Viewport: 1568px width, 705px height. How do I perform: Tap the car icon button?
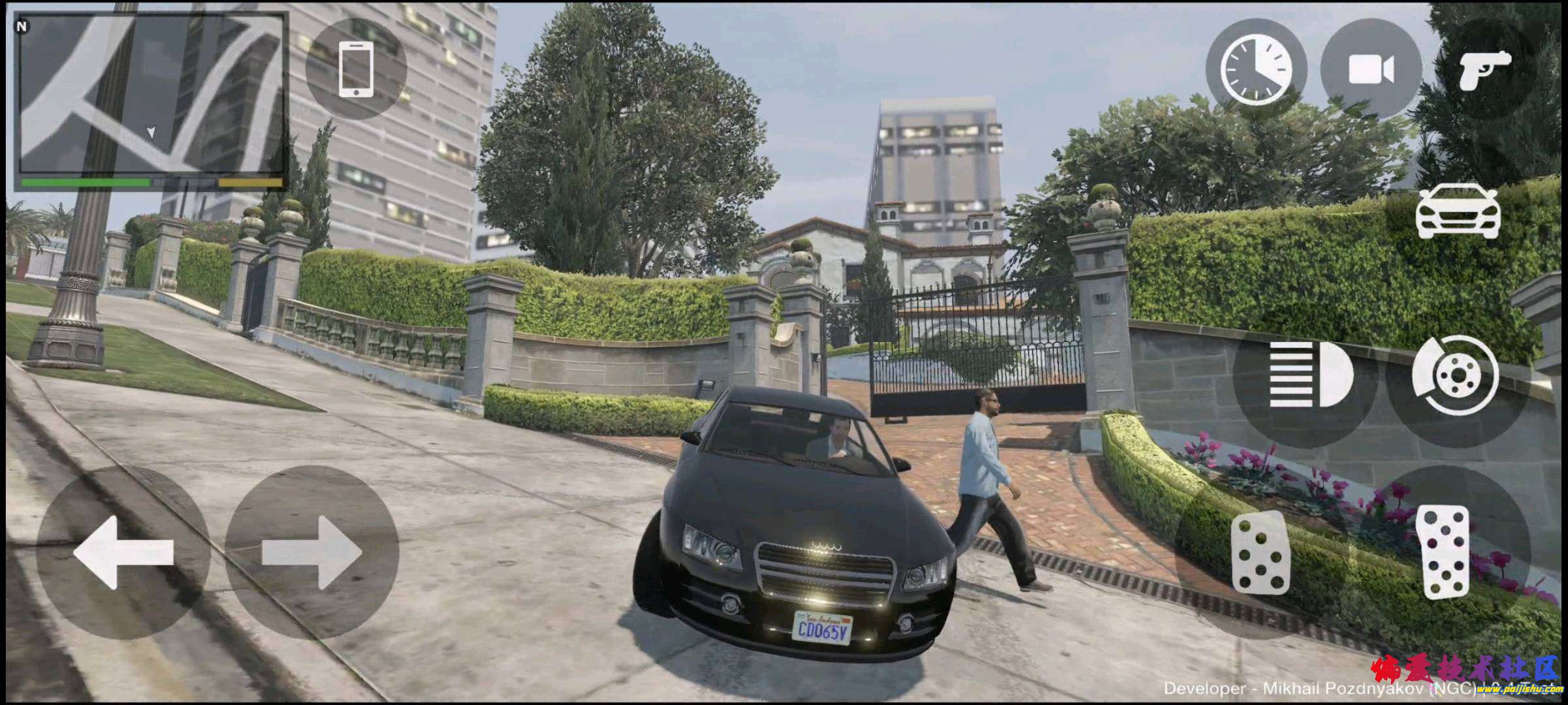click(1458, 211)
